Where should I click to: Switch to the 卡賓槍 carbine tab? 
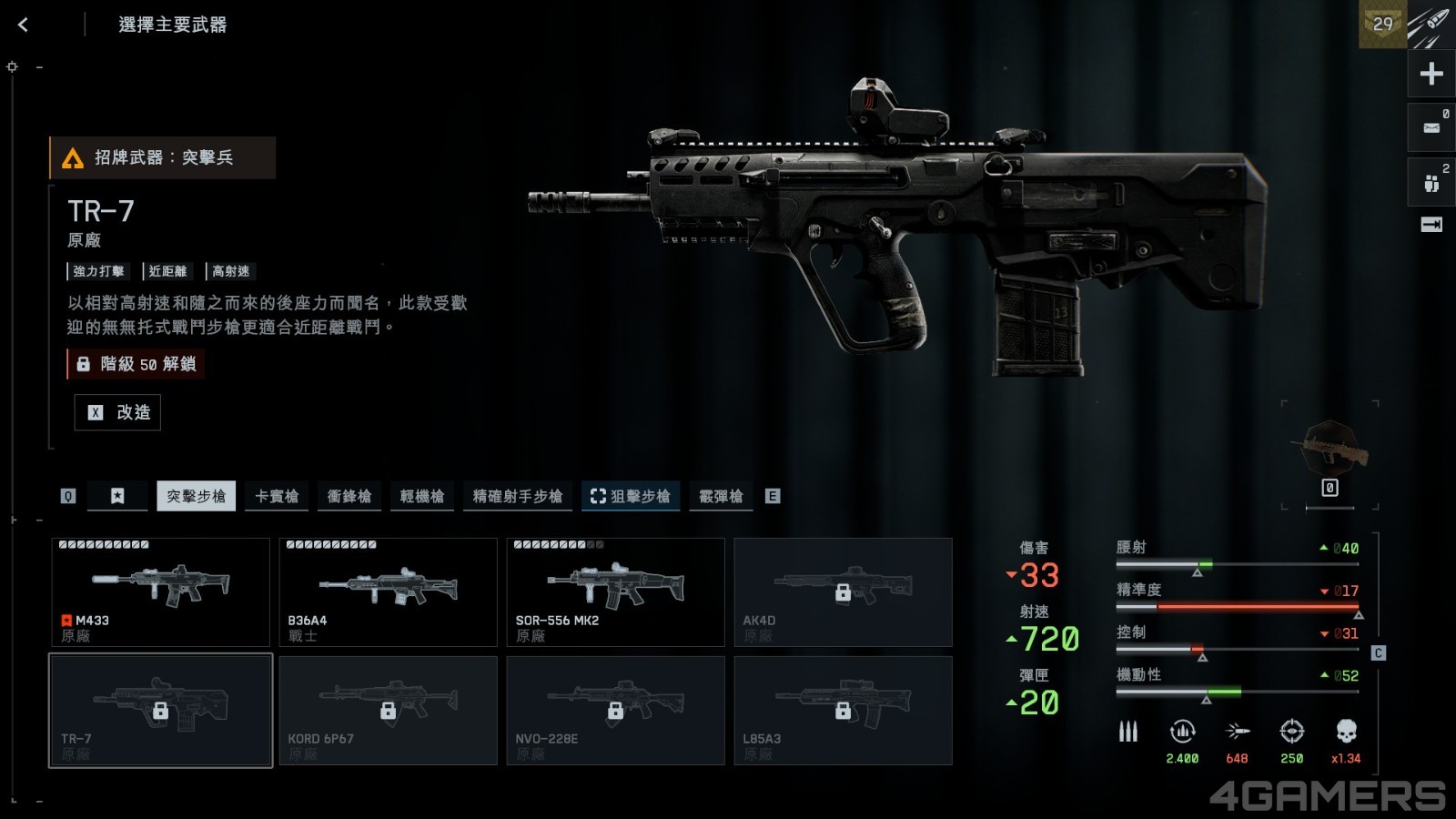pyautogui.click(x=277, y=496)
